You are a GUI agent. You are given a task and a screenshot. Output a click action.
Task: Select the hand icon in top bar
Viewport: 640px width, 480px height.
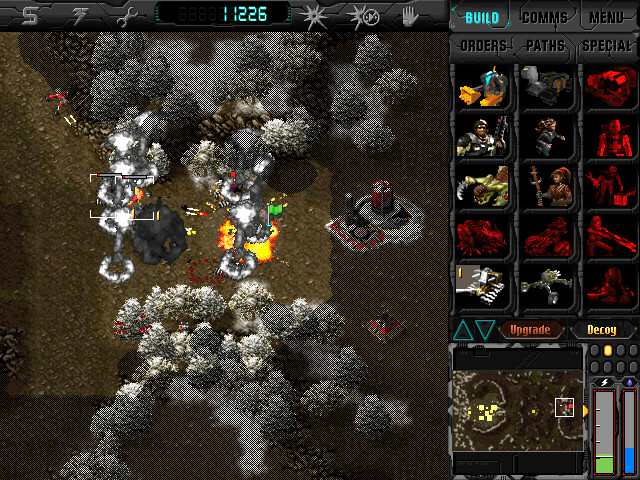click(x=410, y=16)
